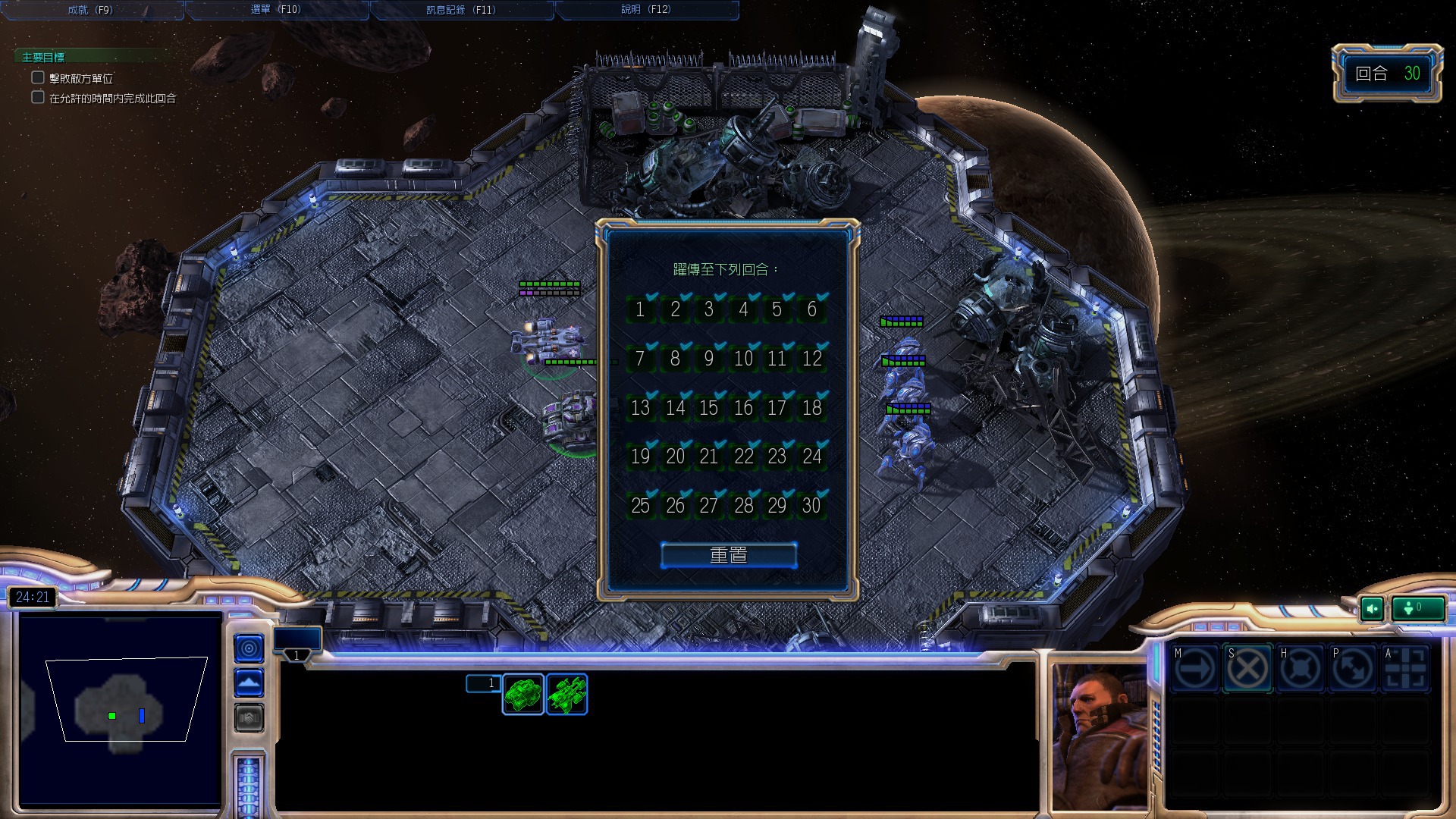
Task: Click the minimap ping signal button
Action: coord(249,648)
